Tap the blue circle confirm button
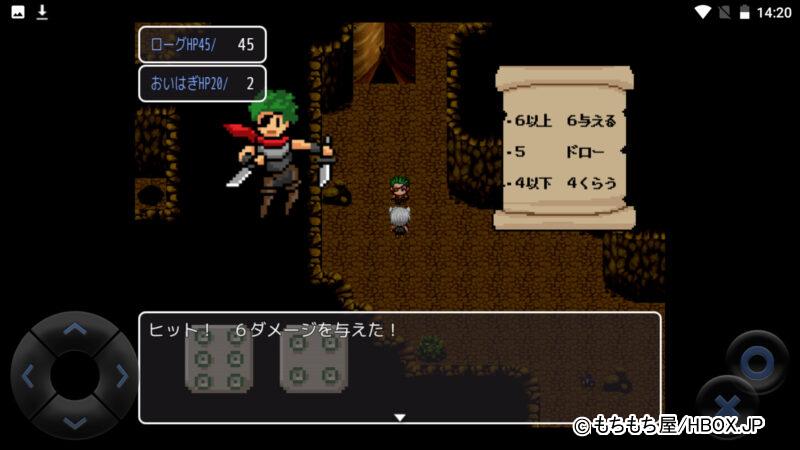This screenshot has width=800, height=450. (757, 360)
